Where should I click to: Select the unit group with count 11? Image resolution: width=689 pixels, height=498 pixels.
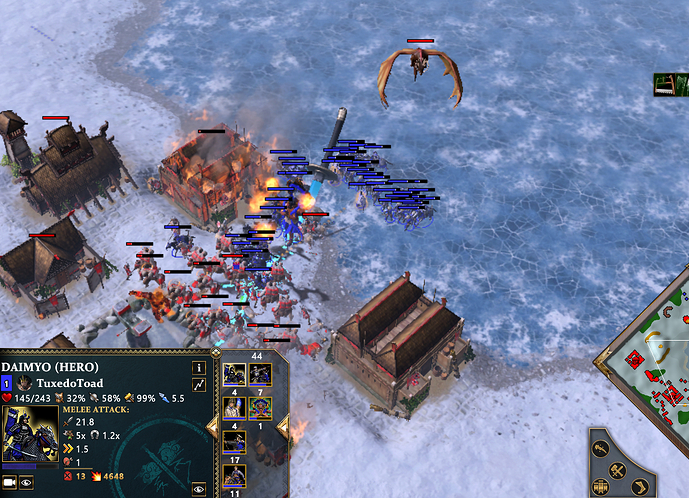pyautogui.click(x=235, y=474)
